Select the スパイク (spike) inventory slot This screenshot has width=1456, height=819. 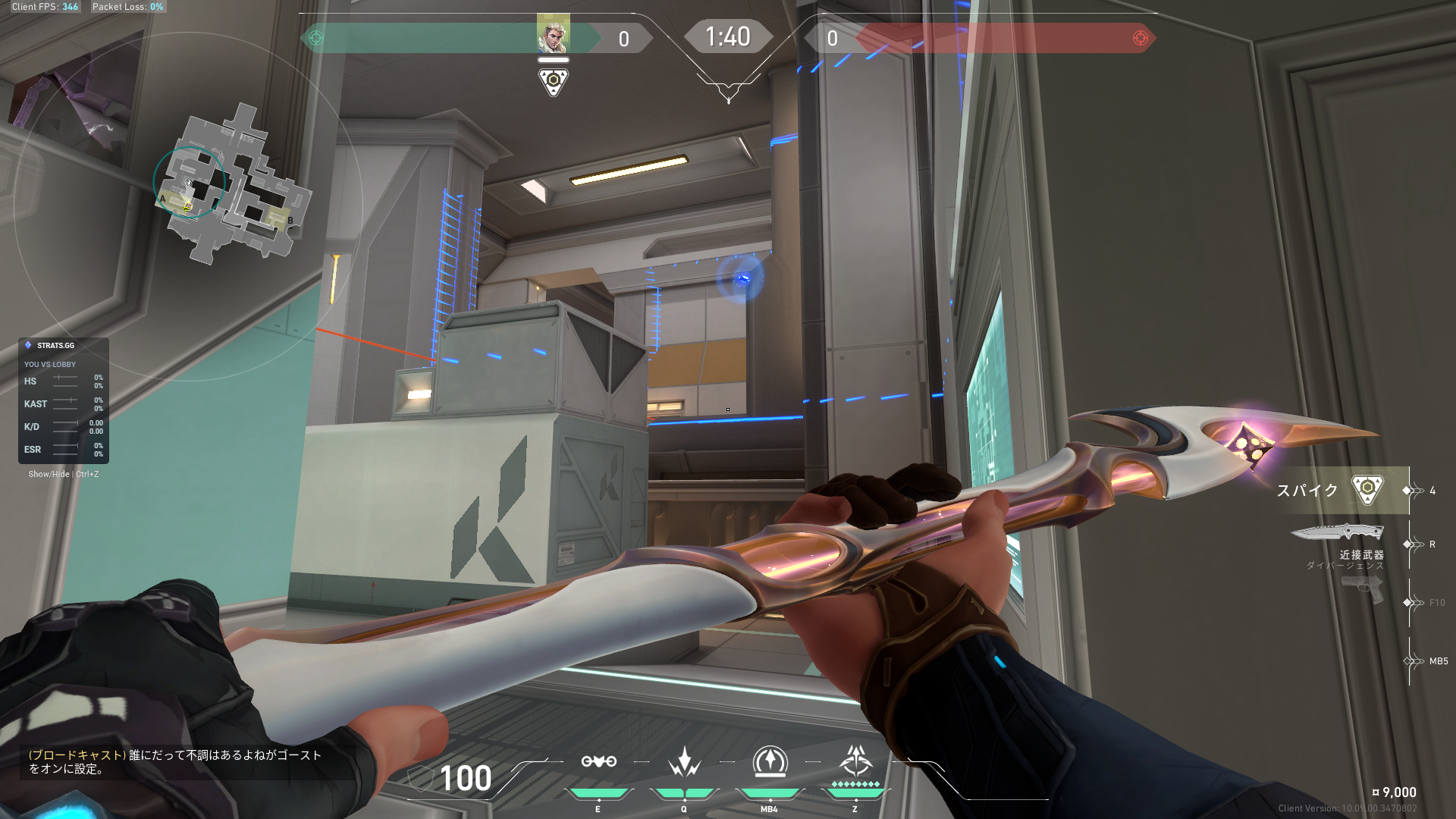pos(1341,491)
